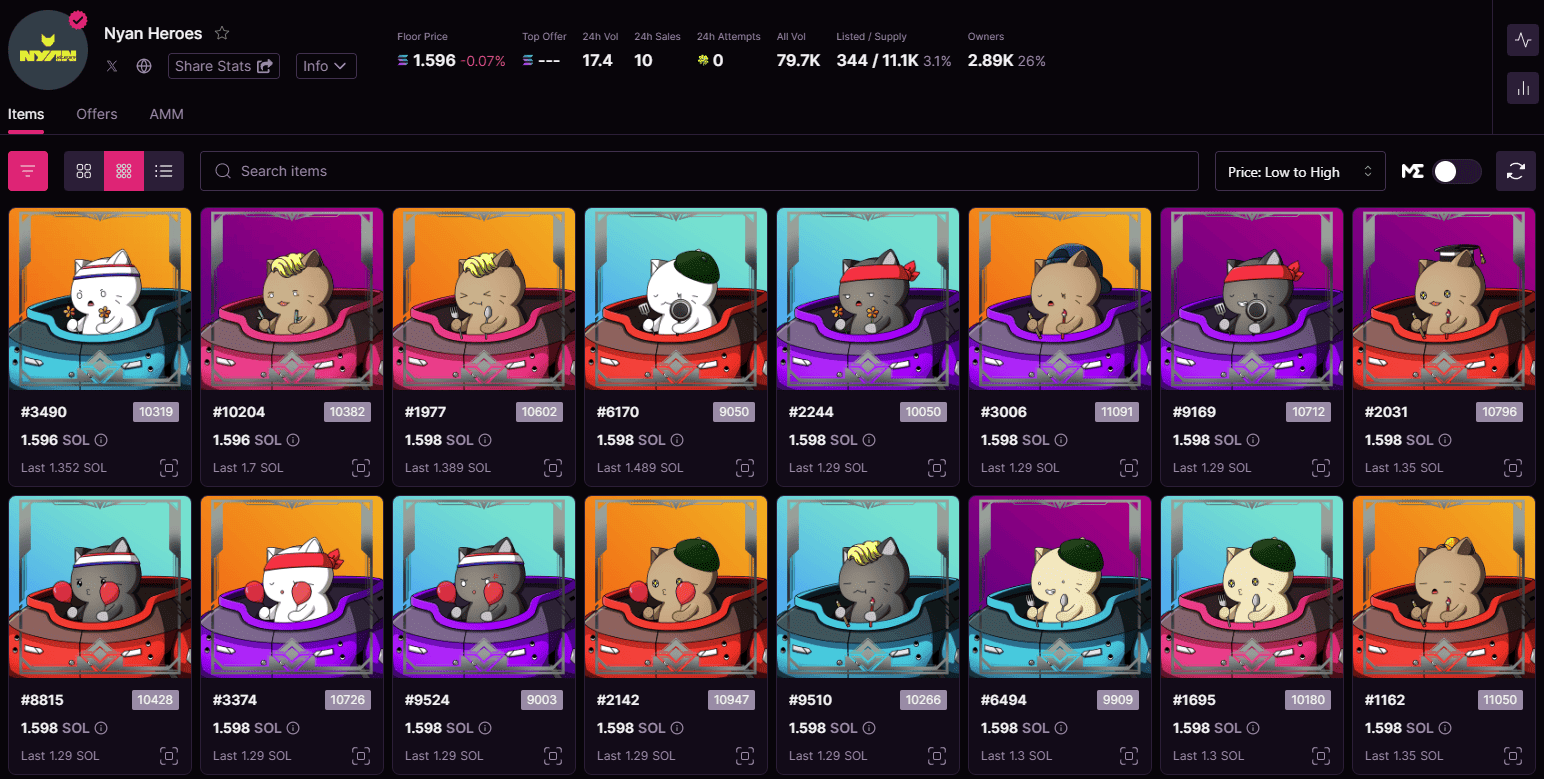Viewport: 1544px width, 779px height.
Task: Select the small grid view icon
Action: point(124,170)
